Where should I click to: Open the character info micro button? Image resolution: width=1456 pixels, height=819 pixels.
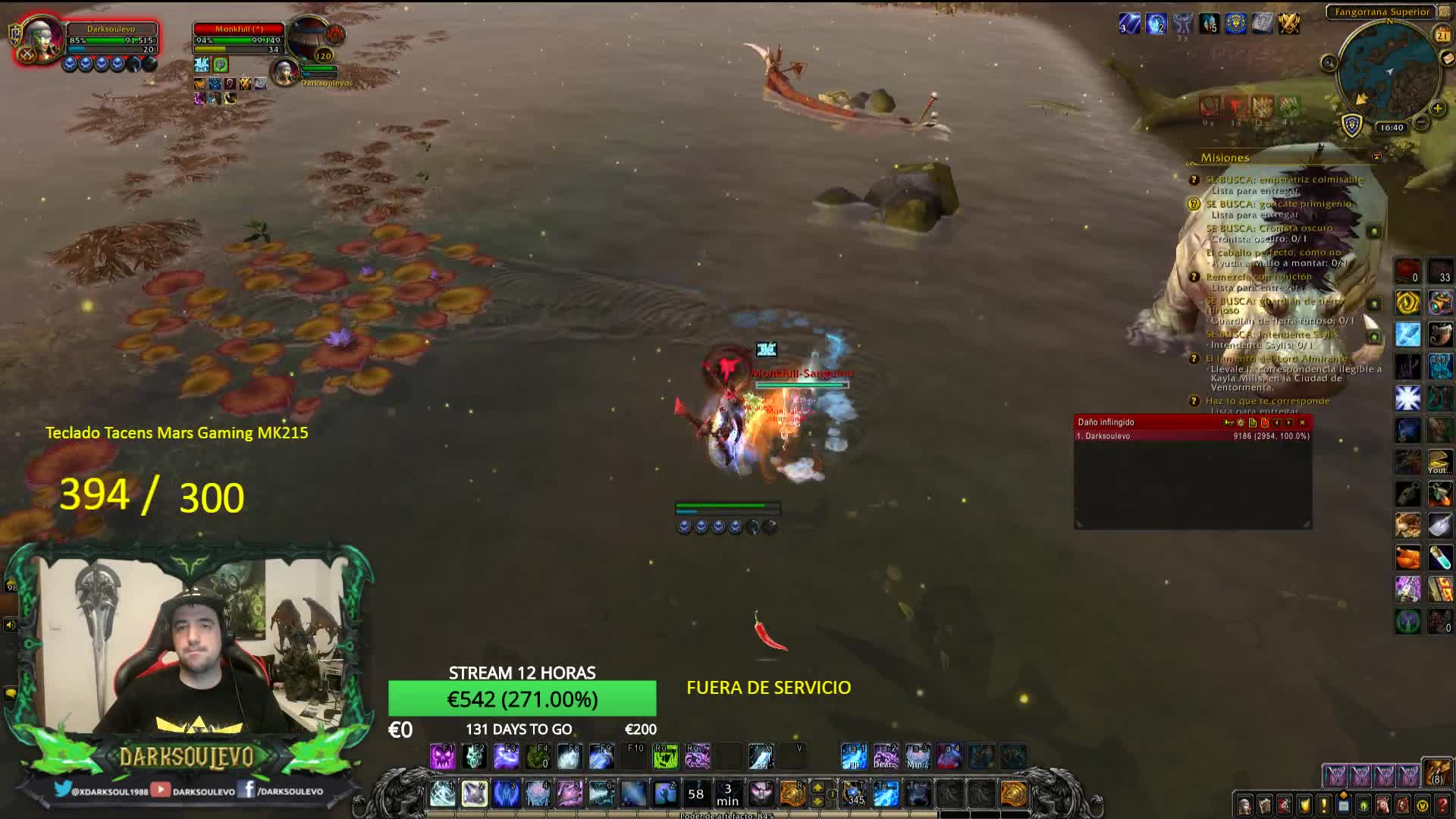[1244, 805]
